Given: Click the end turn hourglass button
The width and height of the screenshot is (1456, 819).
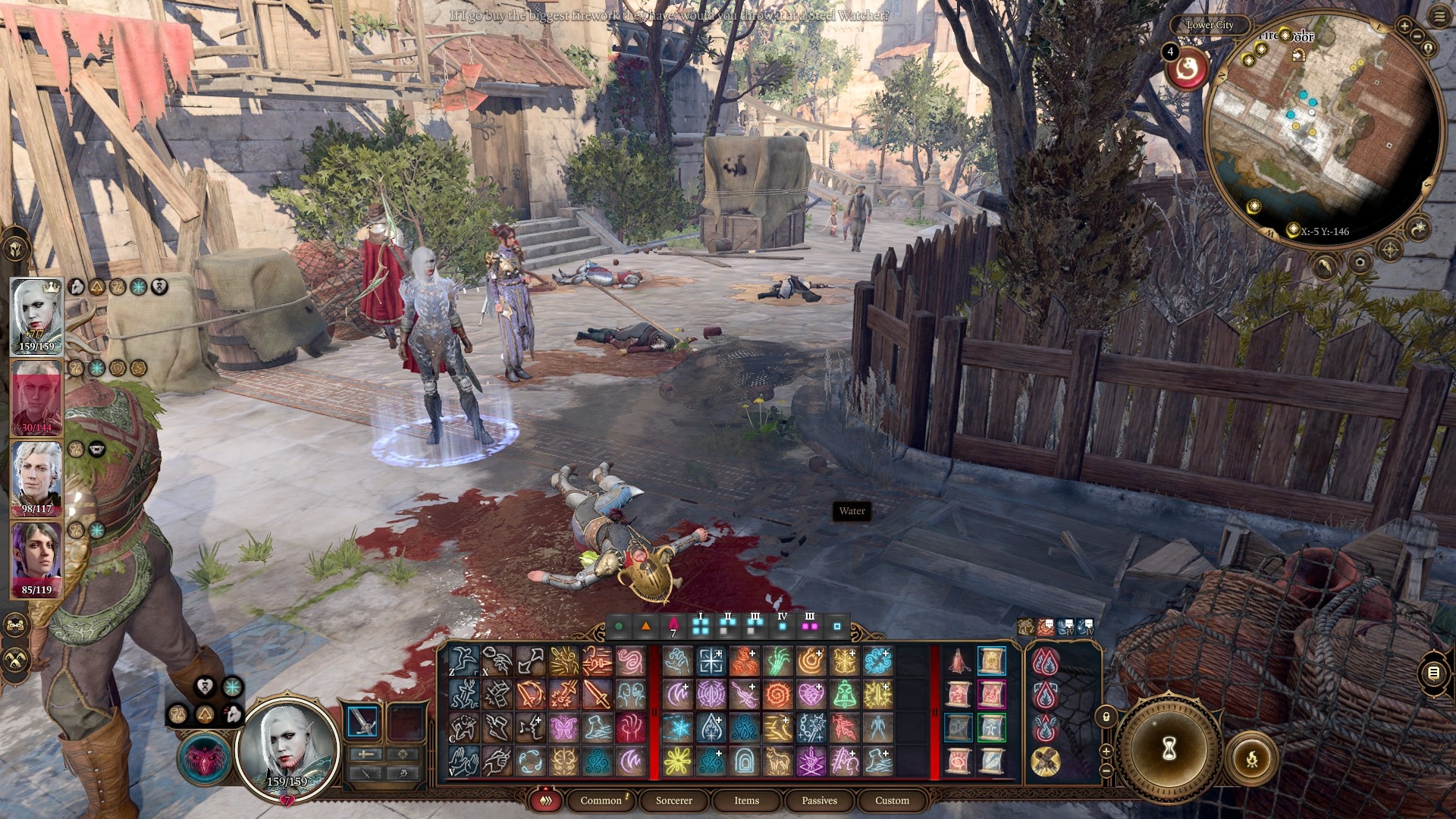Looking at the screenshot, I should tap(1169, 748).
